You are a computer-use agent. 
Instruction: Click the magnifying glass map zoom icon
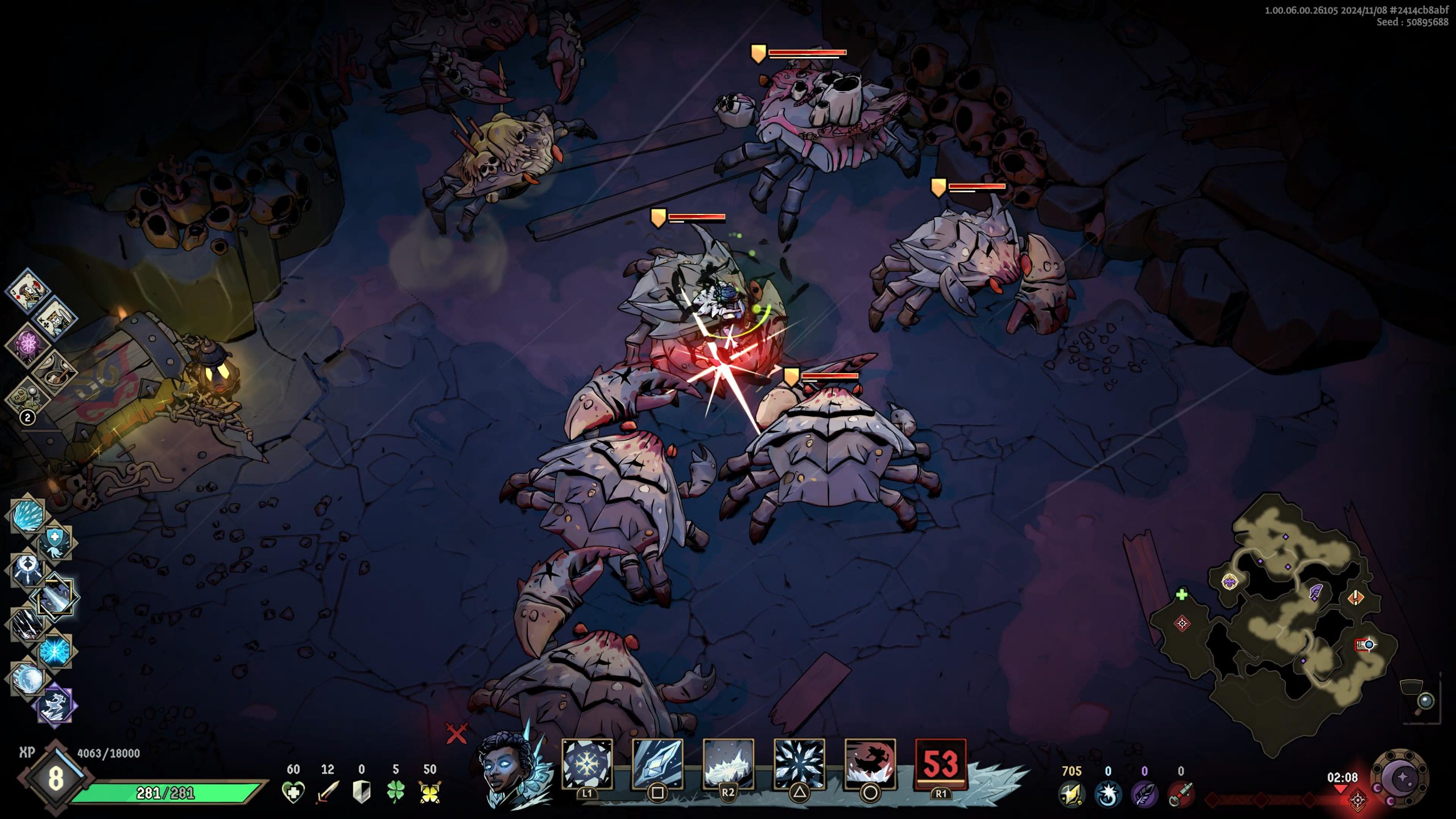point(1425,700)
